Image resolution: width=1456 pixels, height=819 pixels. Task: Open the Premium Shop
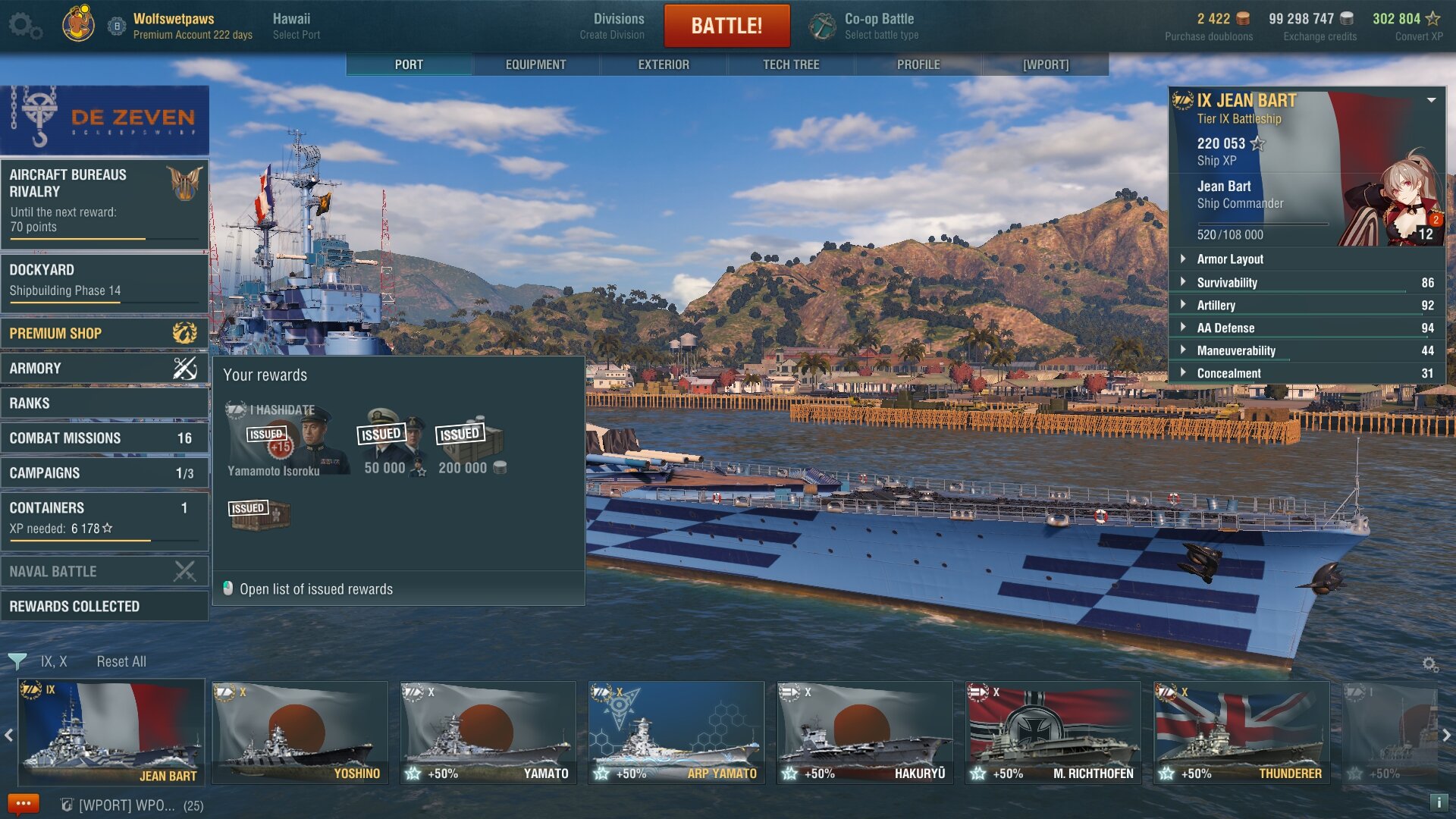click(x=104, y=334)
